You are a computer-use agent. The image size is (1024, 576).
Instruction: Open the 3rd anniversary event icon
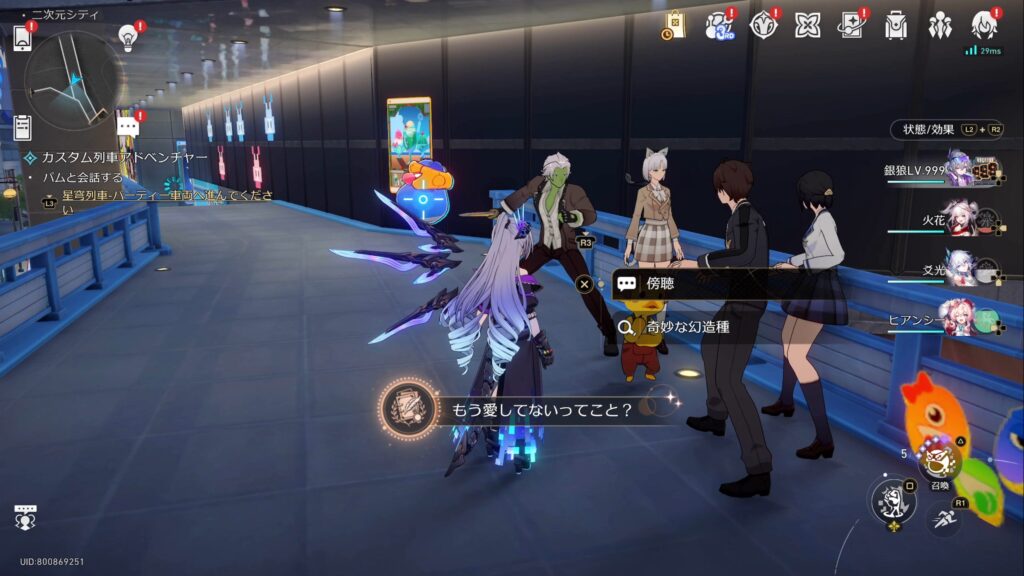[718, 25]
